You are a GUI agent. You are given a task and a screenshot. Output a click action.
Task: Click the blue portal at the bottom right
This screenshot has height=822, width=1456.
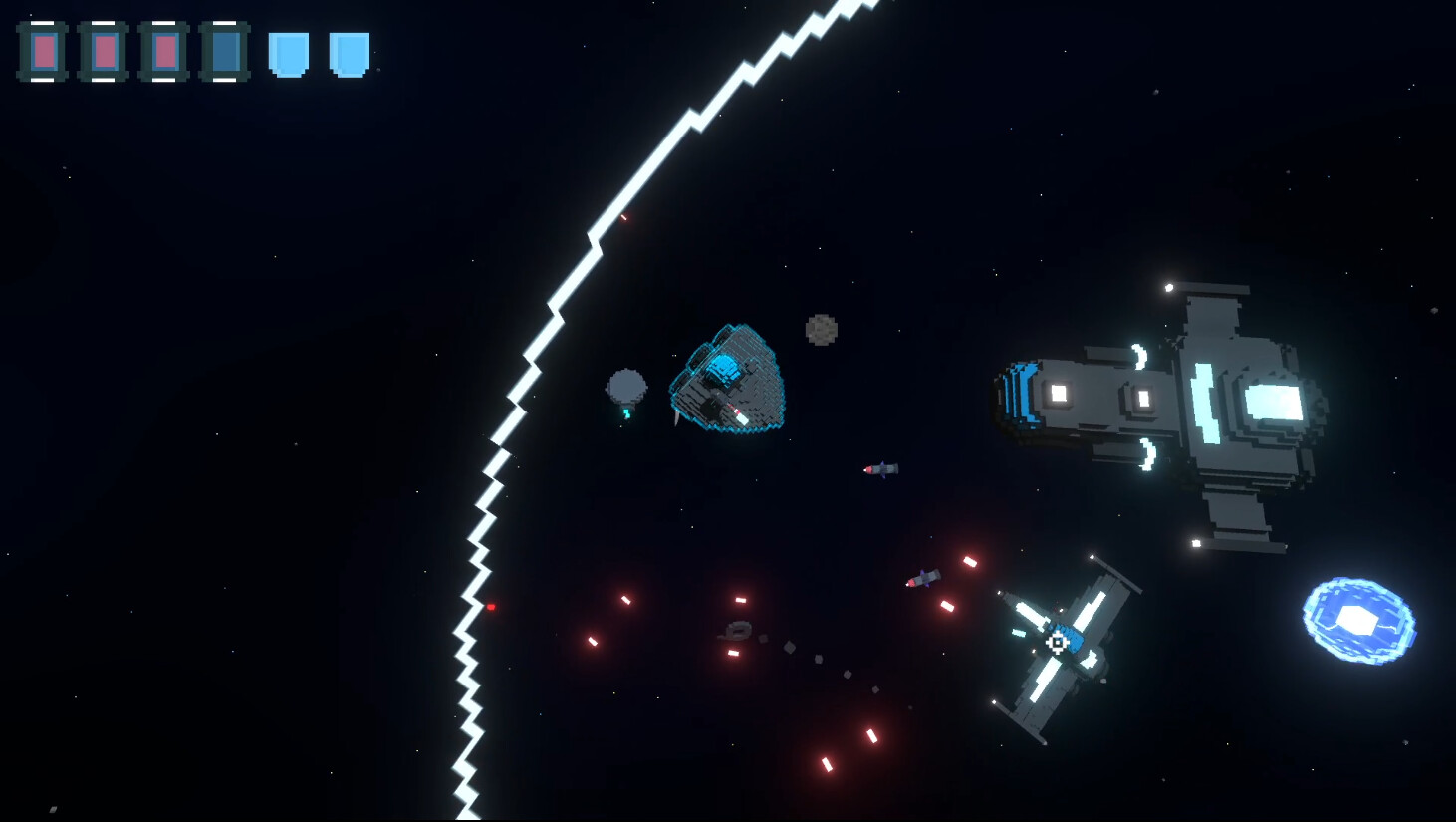(1359, 618)
